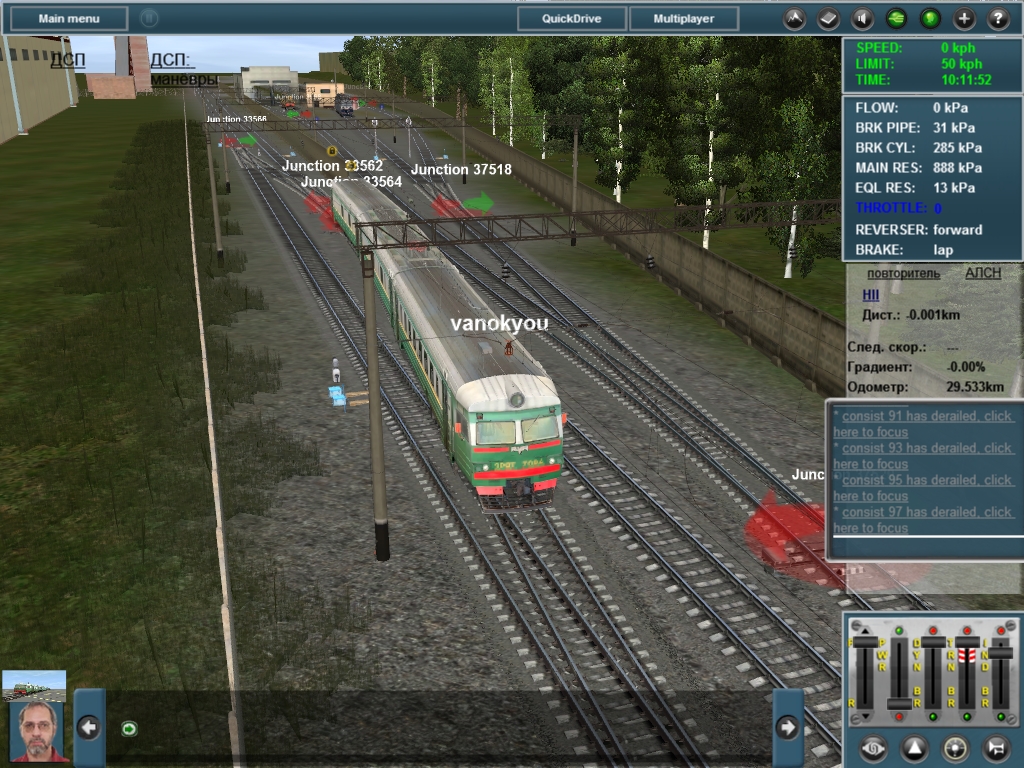This screenshot has width=1024, height=768.
Task: Click the mountain terrain icon in top bar
Action: (795, 18)
